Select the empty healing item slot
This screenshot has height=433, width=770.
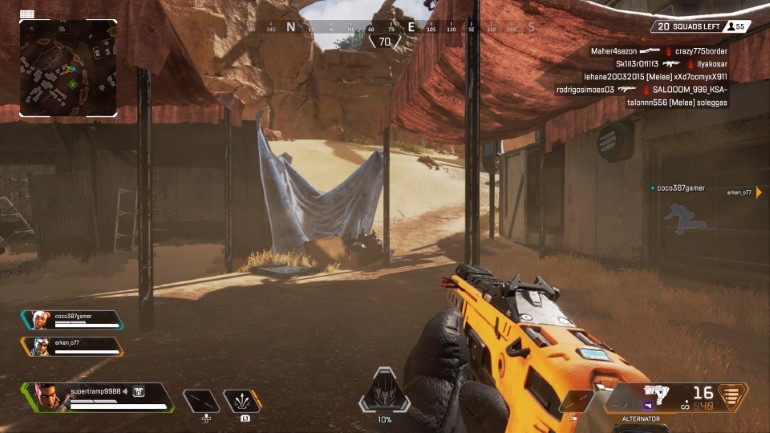pos(201,401)
